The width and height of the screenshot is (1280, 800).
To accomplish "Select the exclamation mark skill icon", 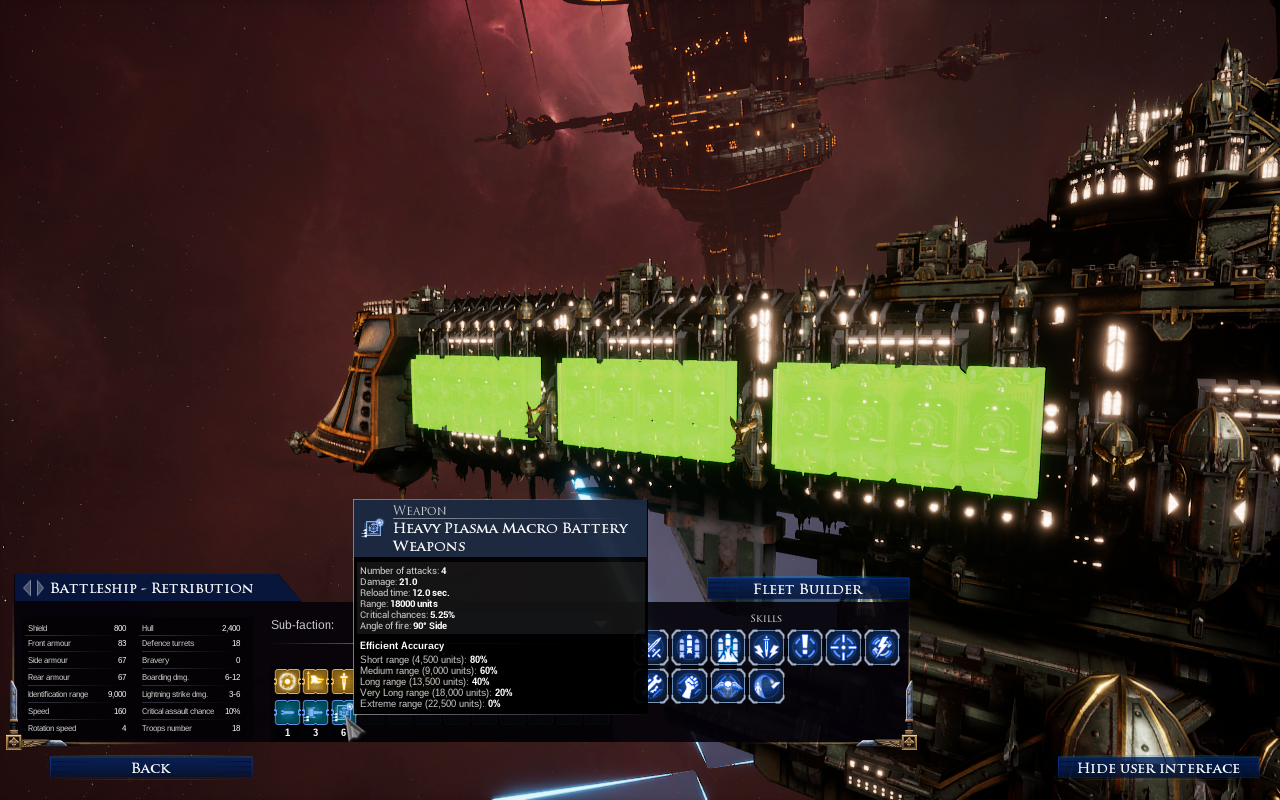I will pos(805,648).
